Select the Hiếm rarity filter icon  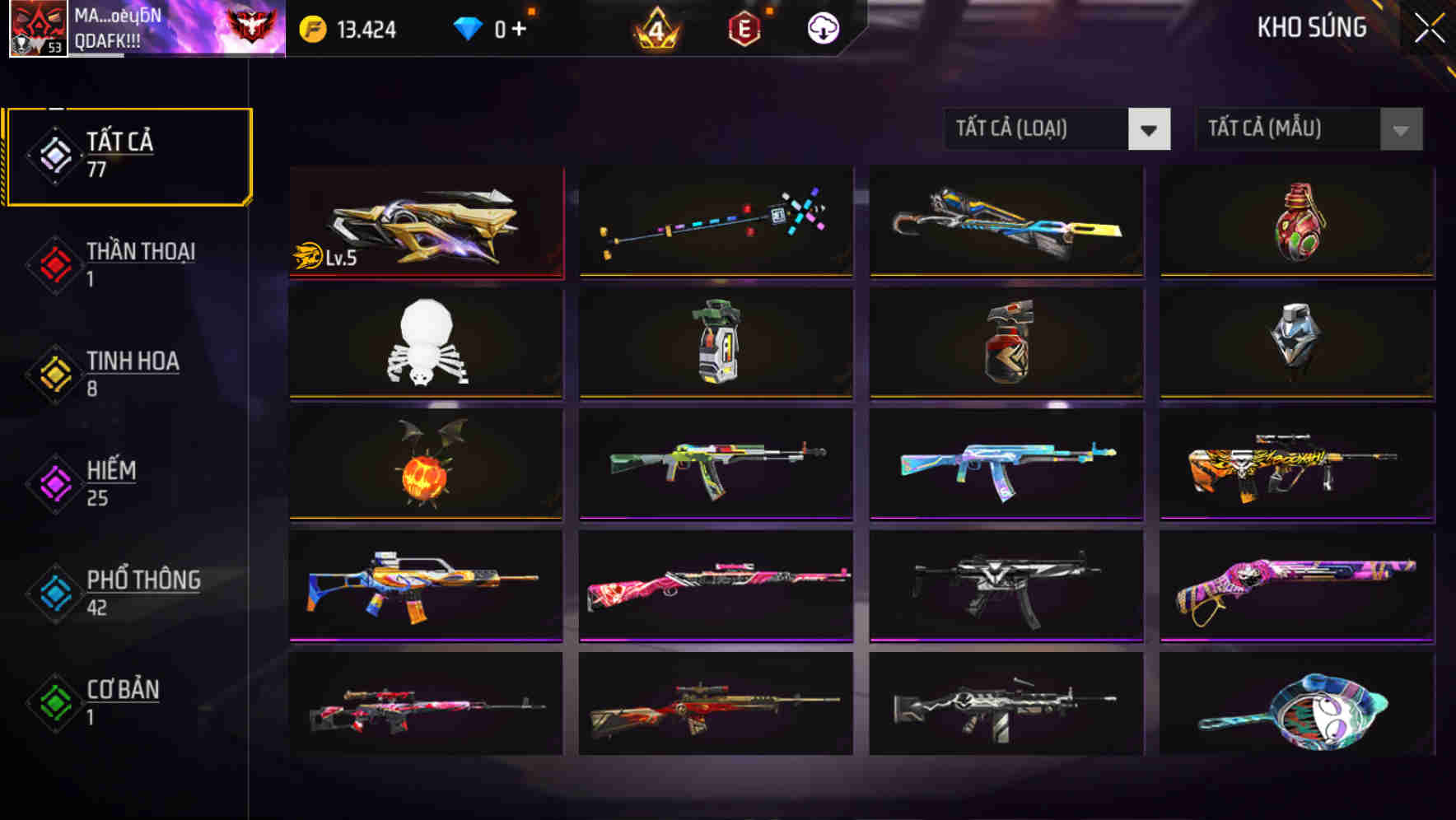pyautogui.click(x=54, y=482)
